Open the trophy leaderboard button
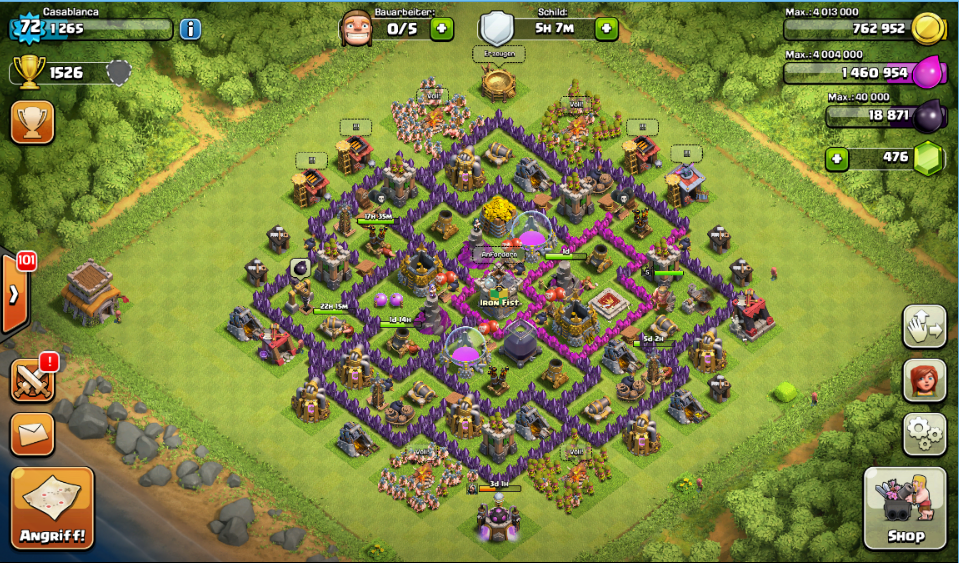The image size is (959, 563). pyautogui.click(x=32, y=121)
